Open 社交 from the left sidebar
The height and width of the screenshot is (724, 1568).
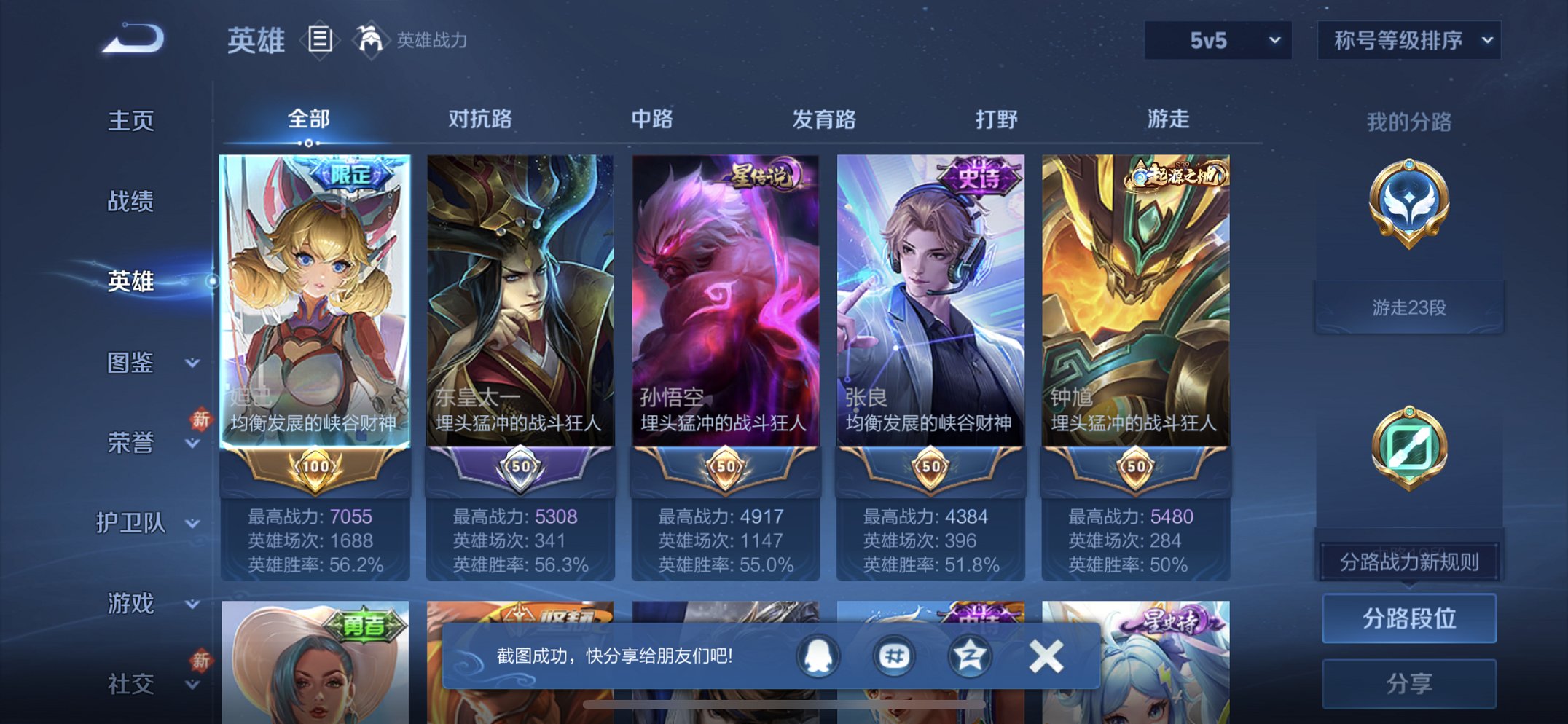point(130,683)
